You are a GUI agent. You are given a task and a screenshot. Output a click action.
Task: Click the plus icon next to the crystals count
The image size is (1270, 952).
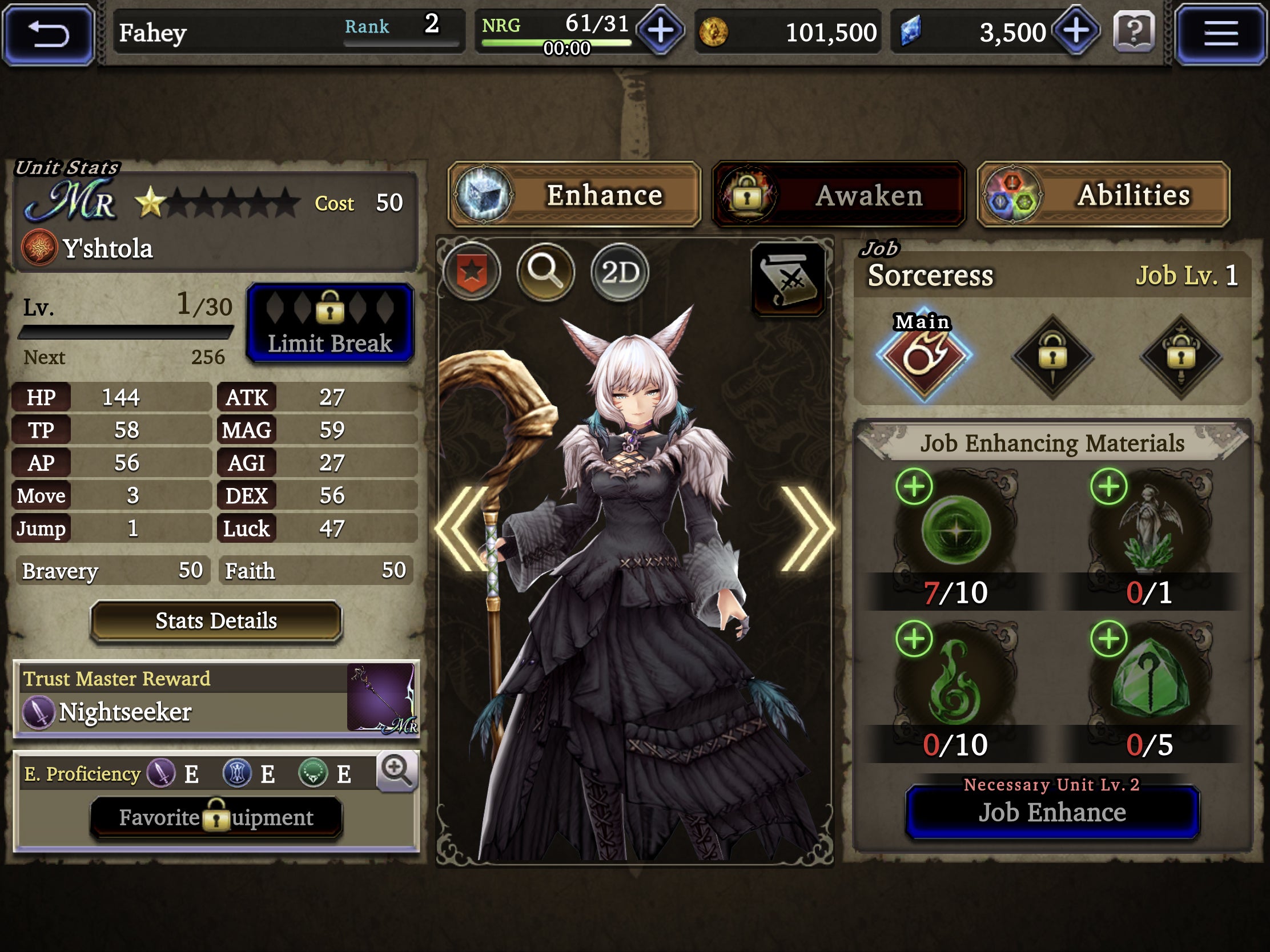1078,31
